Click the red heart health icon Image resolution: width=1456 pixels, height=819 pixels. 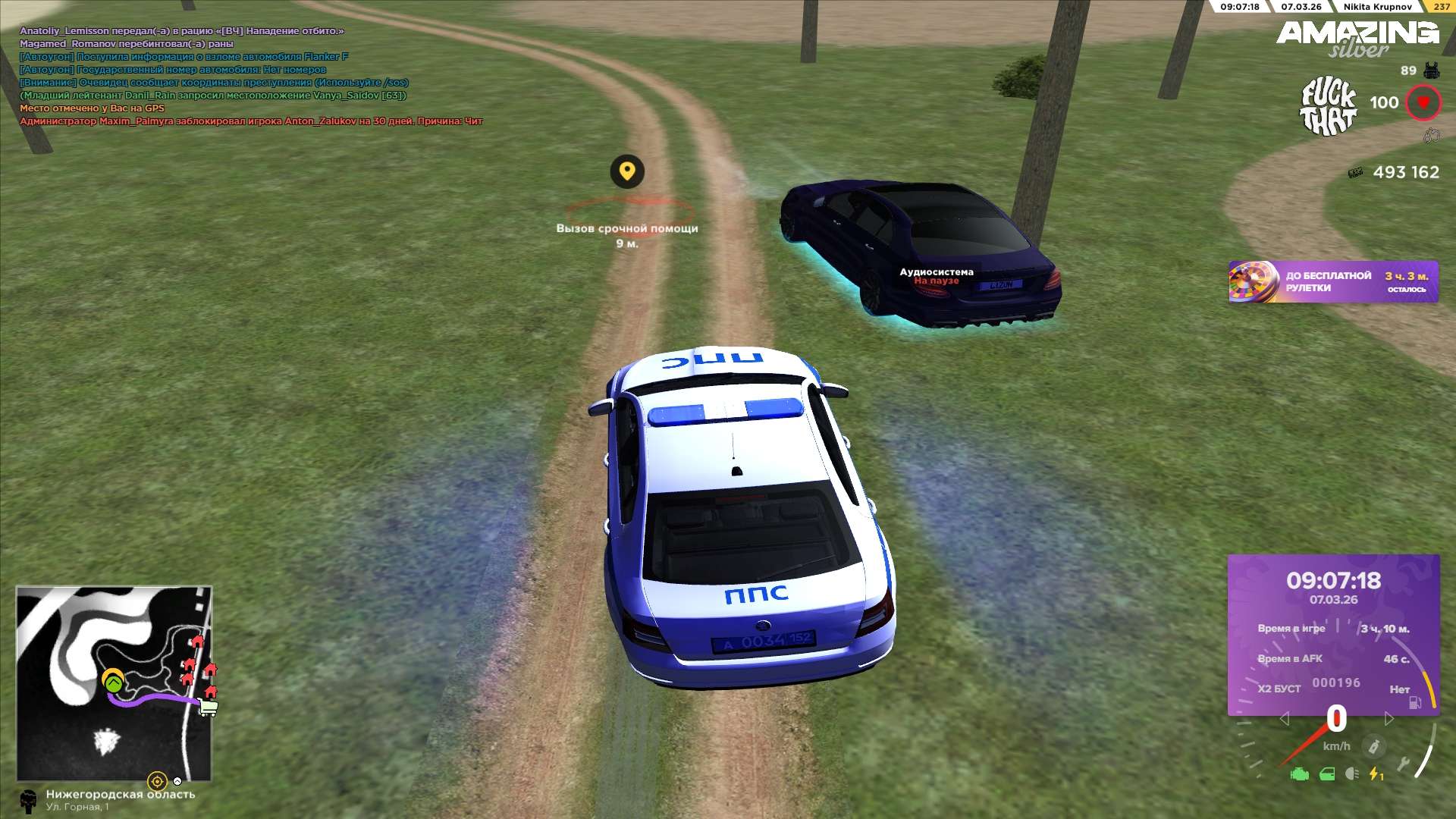(1423, 102)
